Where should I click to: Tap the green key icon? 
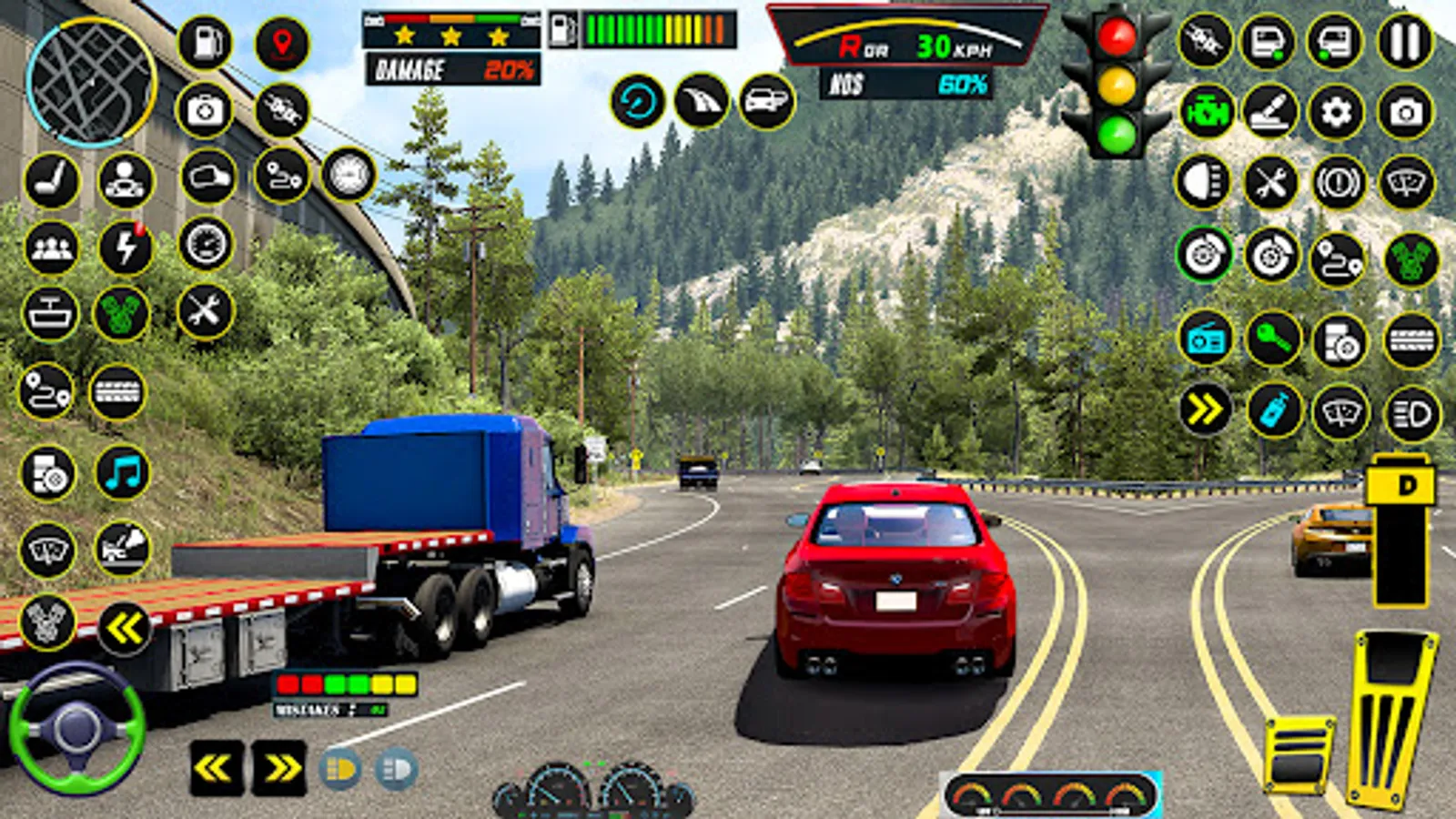click(x=1273, y=339)
